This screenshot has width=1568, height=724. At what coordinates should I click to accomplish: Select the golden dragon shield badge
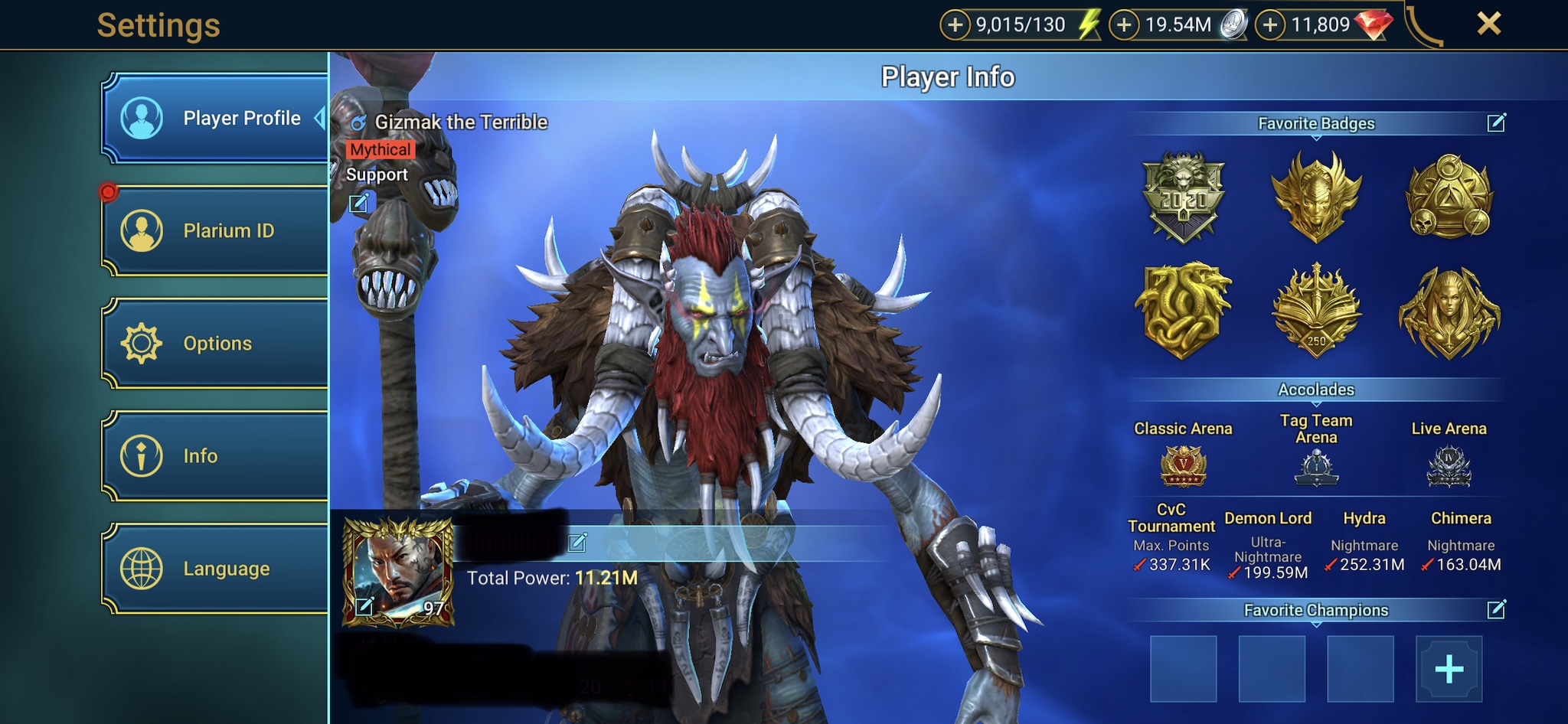tap(1183, 310)
